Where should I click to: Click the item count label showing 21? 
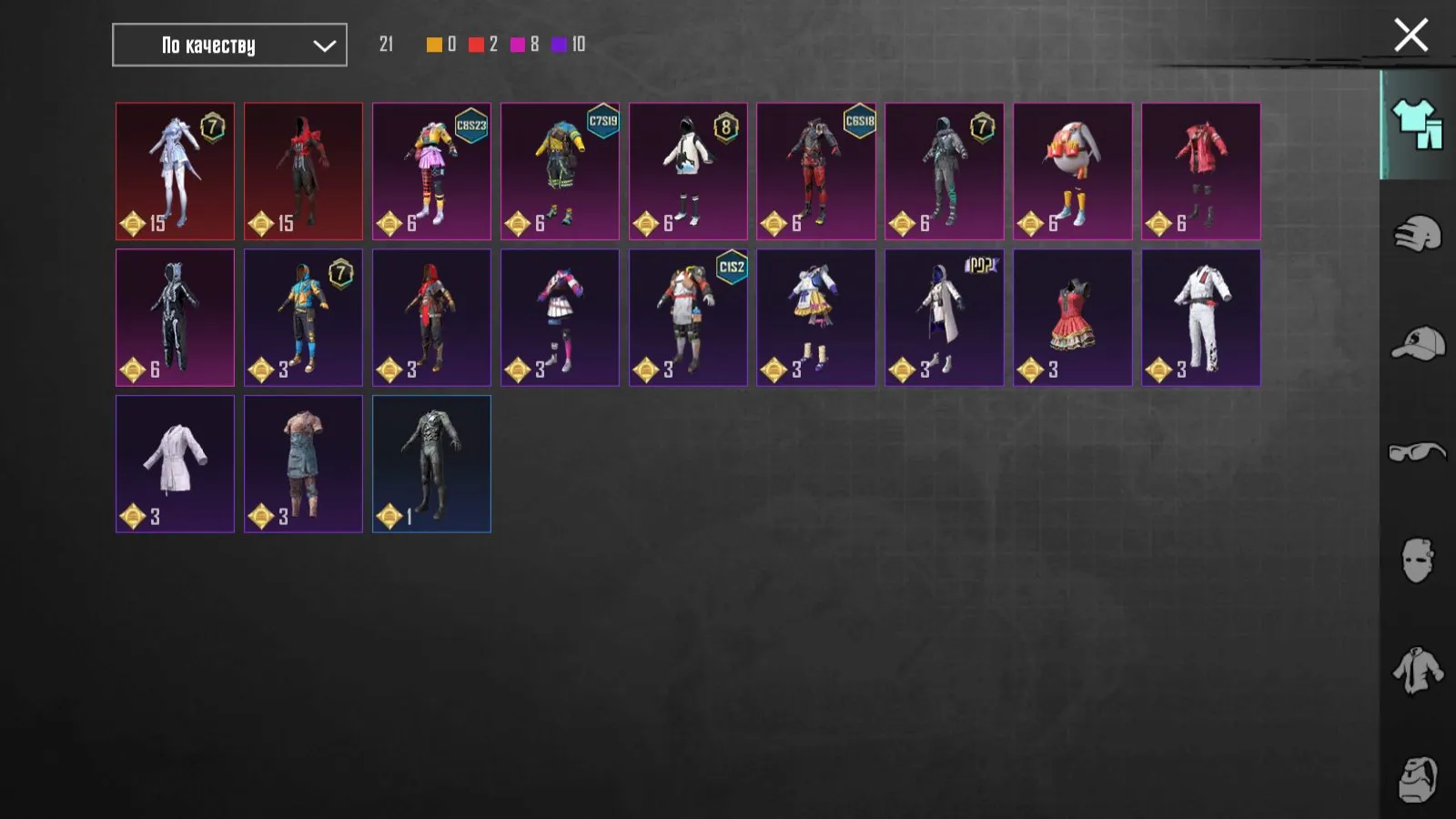[x=388, y=42]
